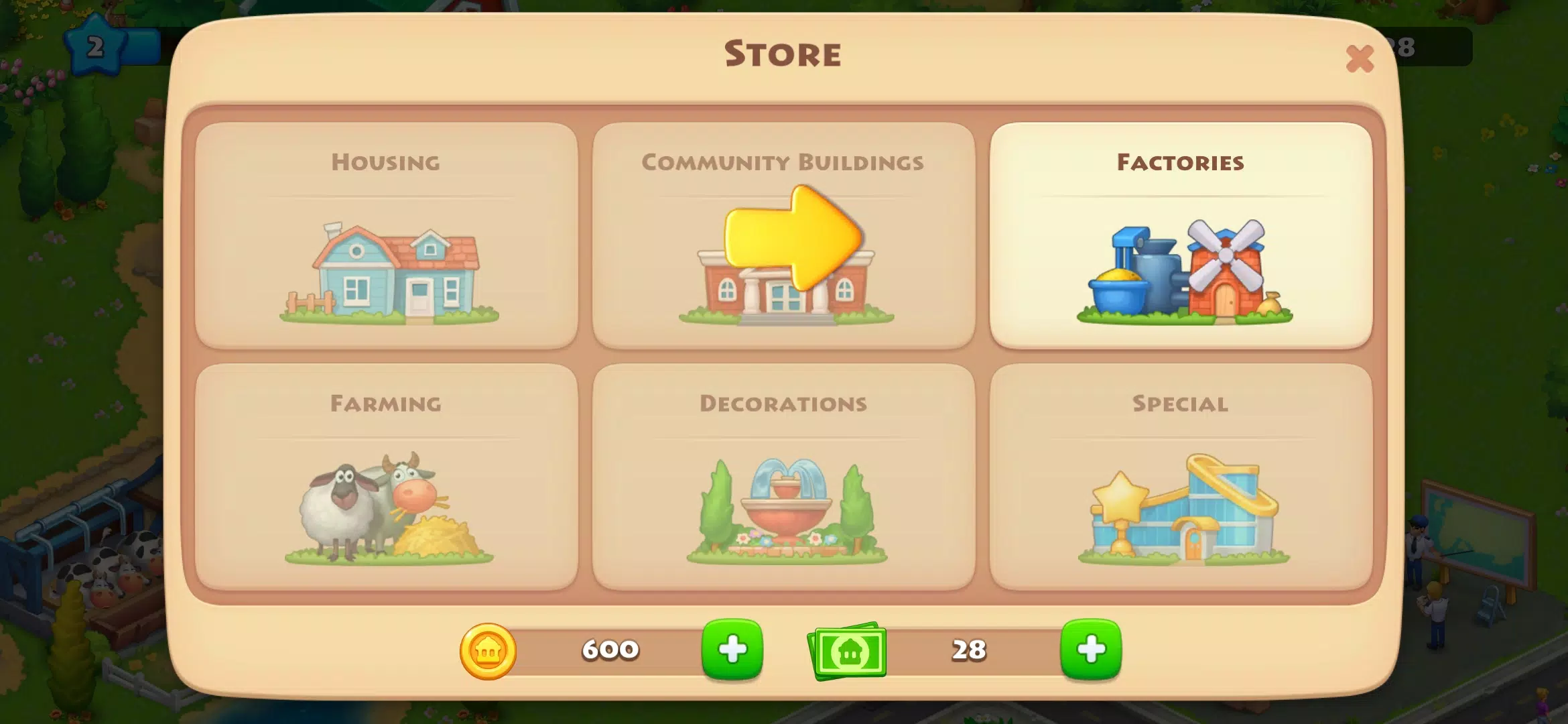Open the Farming category
Viewport: 1568px width, 724px height.
click(x=387, y=469)
